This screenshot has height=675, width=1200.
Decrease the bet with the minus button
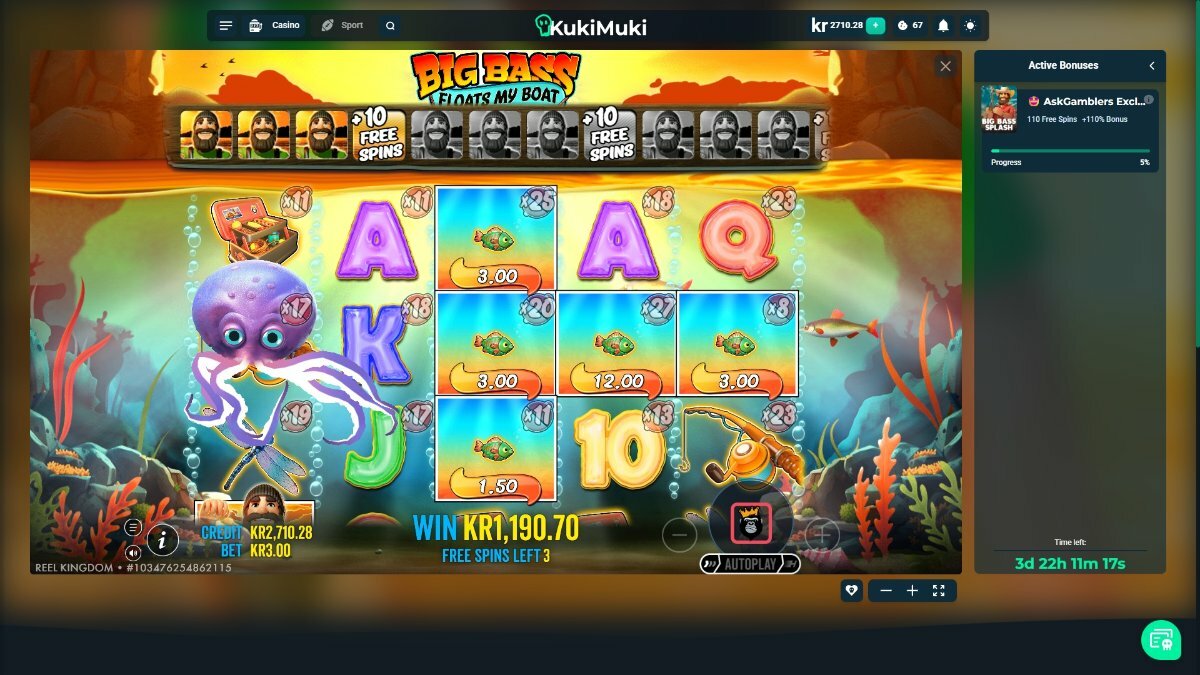click(679, 535)
